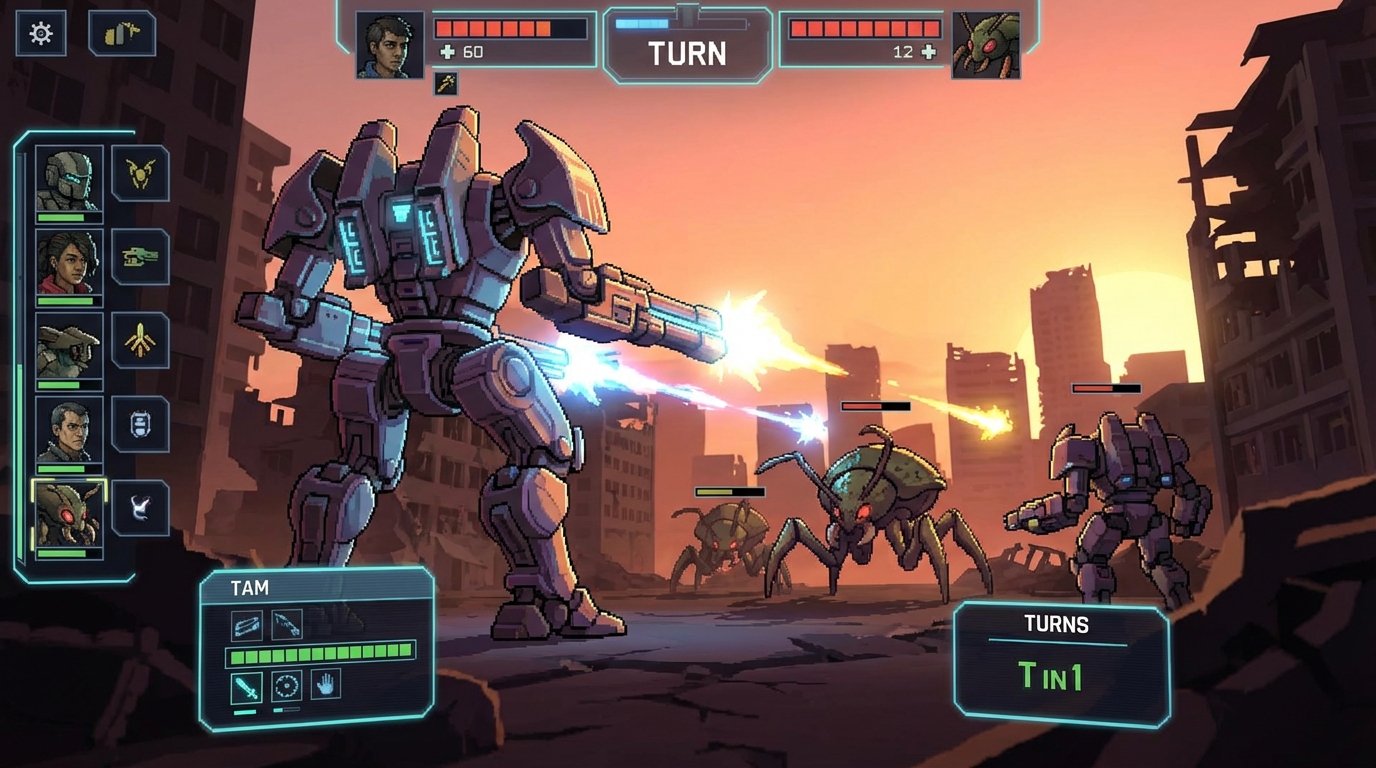
Task: Inspect the enemy insect portrait at top
Action: [986, 45]
